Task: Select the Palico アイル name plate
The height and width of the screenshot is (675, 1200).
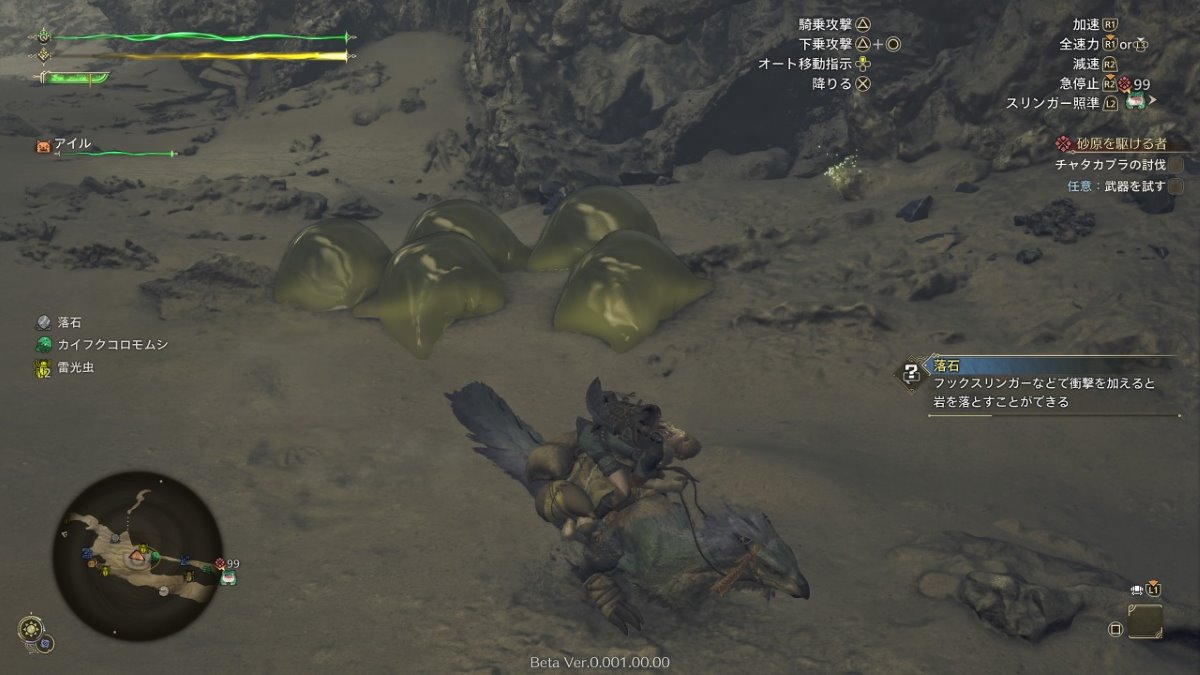Action: click(72, 144)
